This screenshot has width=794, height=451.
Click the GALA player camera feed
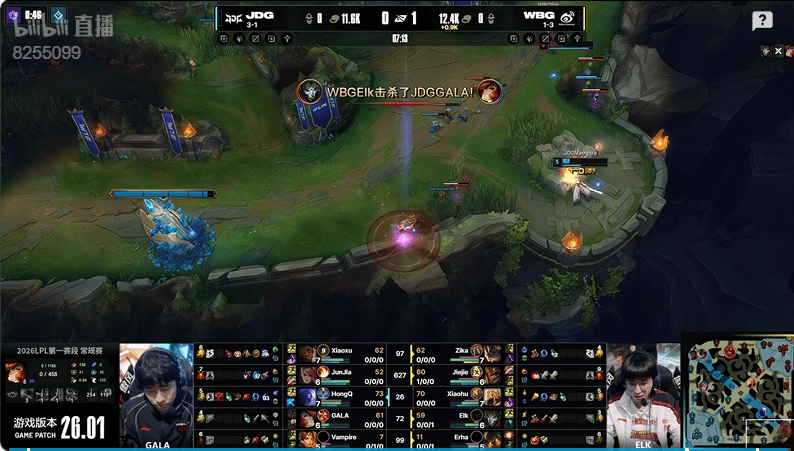(x=156, y=394)
